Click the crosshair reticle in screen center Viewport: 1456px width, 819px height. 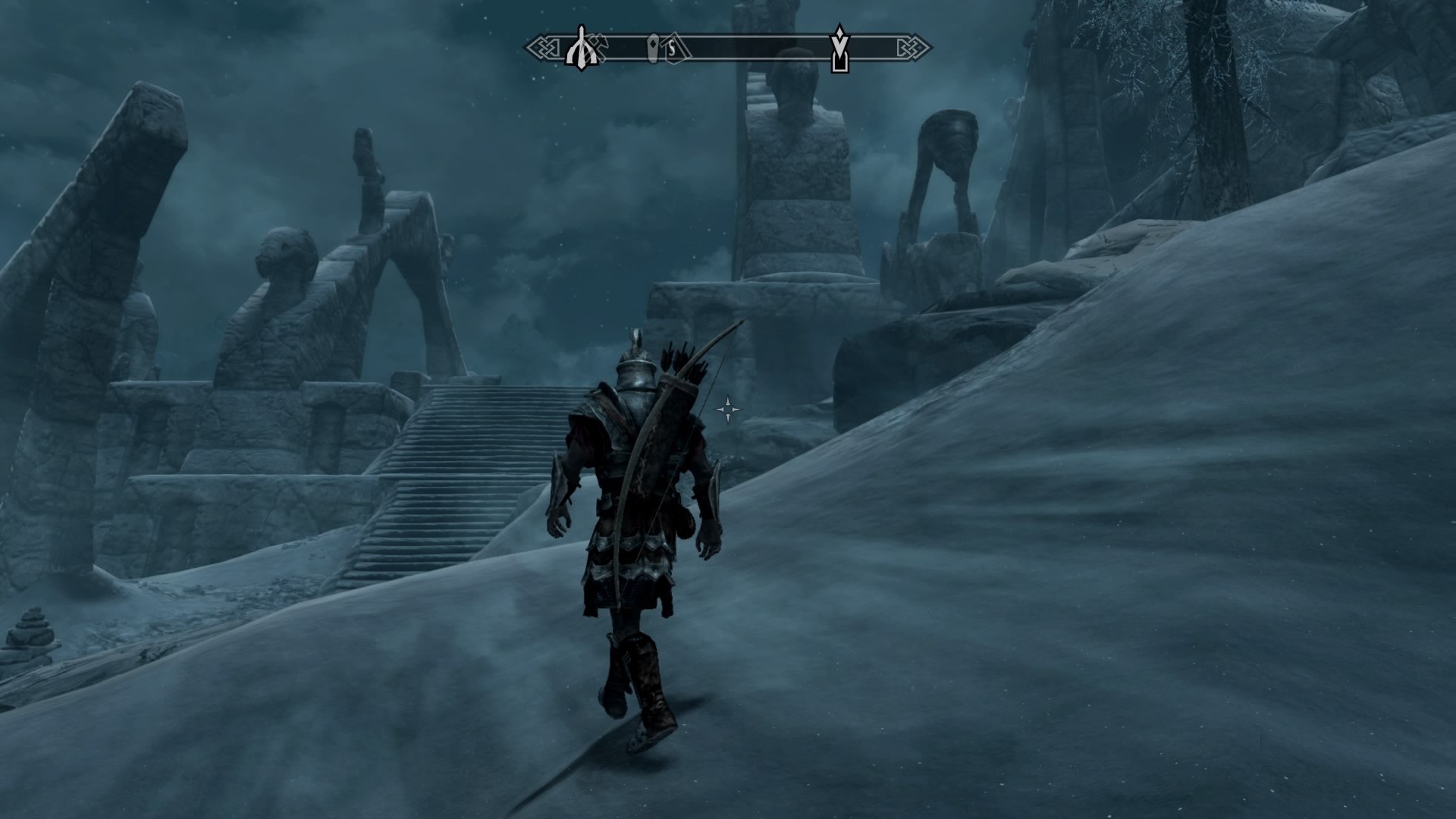[x=727, y=408]
